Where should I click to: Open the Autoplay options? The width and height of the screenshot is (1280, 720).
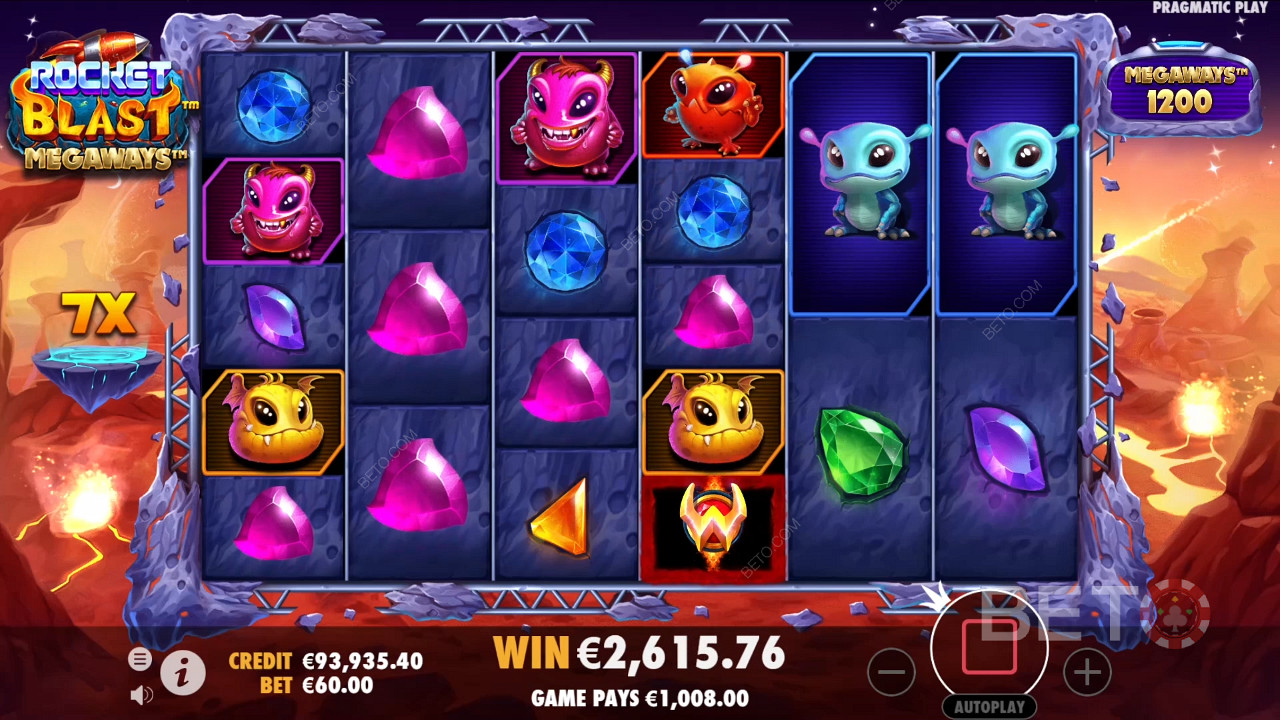click(989, 706)
